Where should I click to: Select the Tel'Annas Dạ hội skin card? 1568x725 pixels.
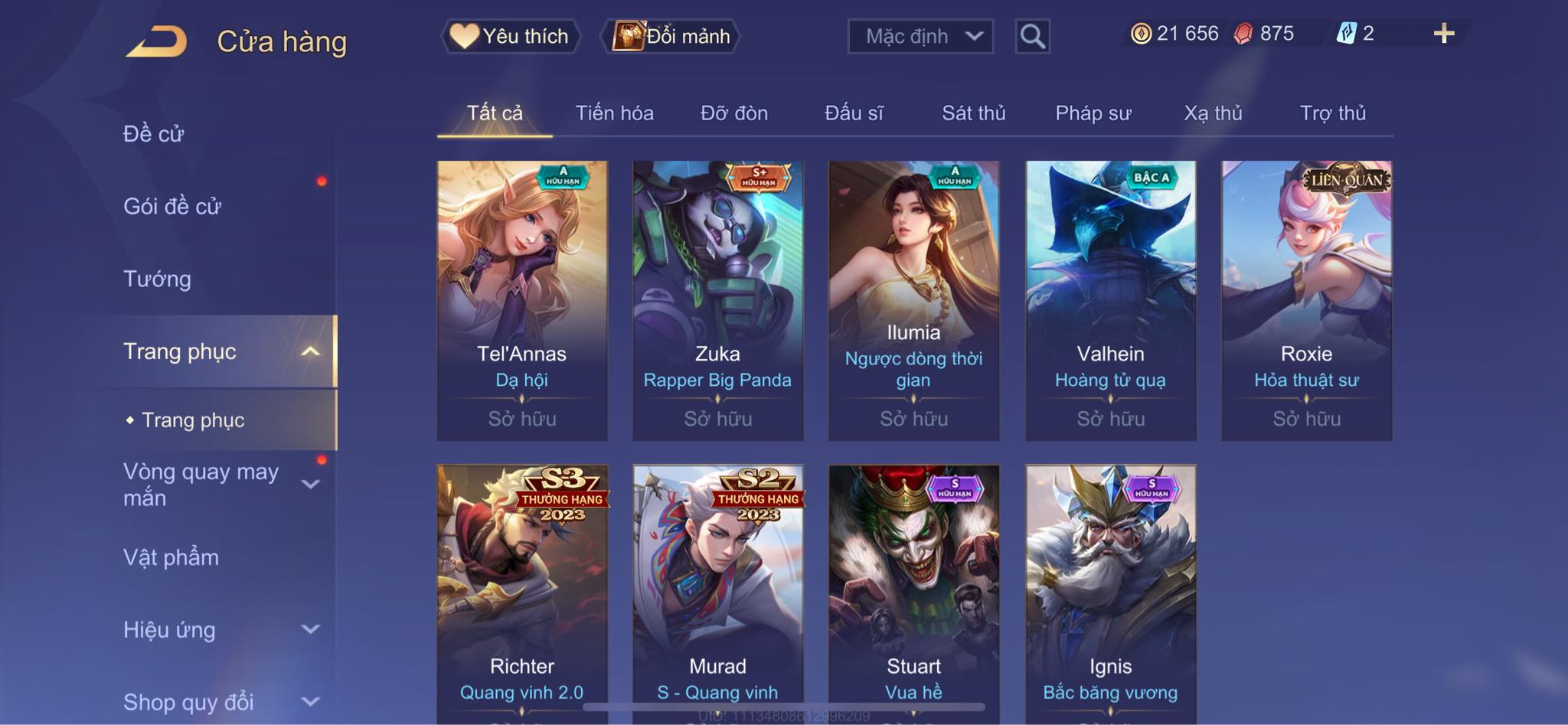point(522,300)
